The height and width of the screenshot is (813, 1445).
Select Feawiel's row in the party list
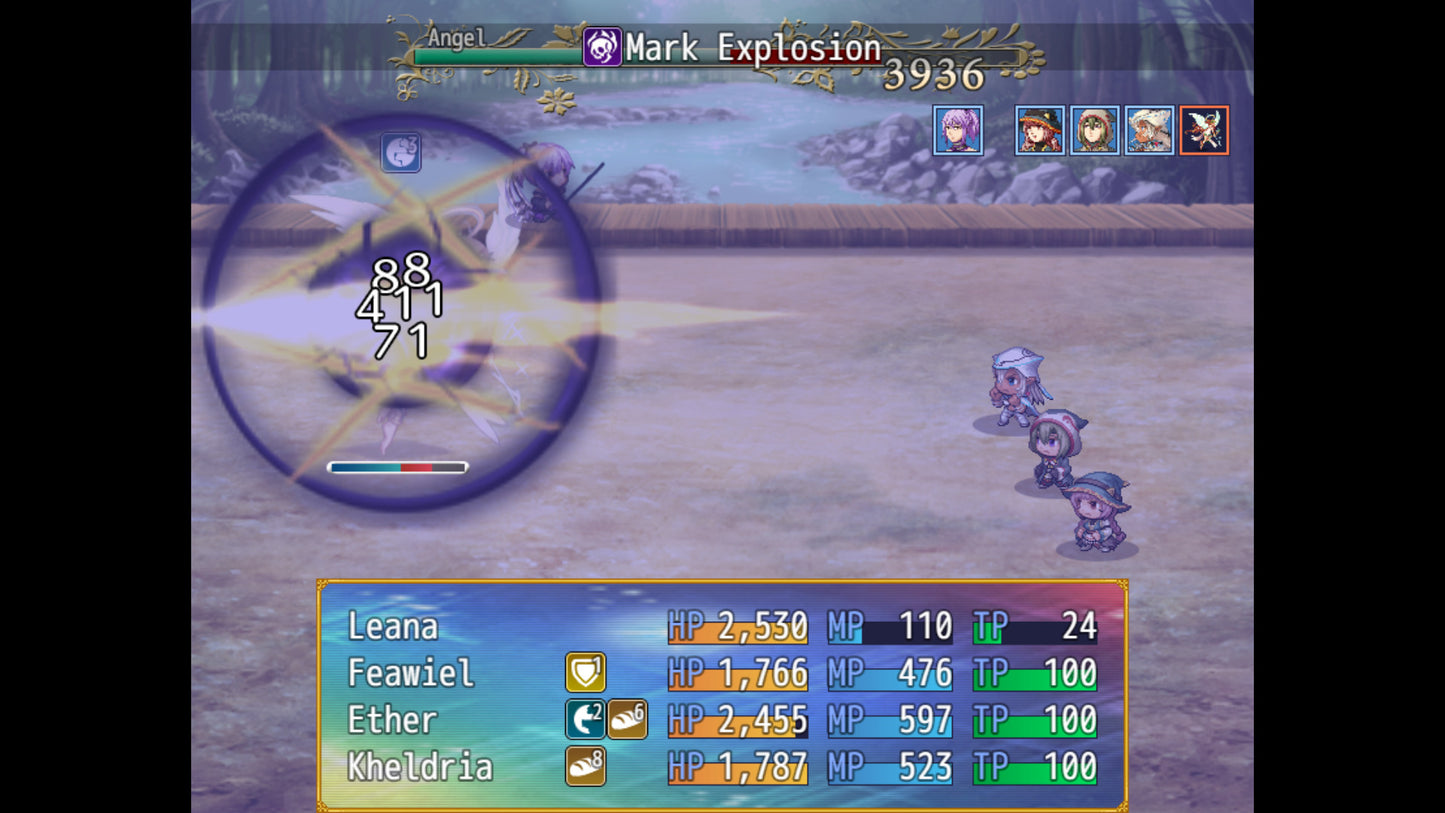pyautogui.click(x=410, y=673)
